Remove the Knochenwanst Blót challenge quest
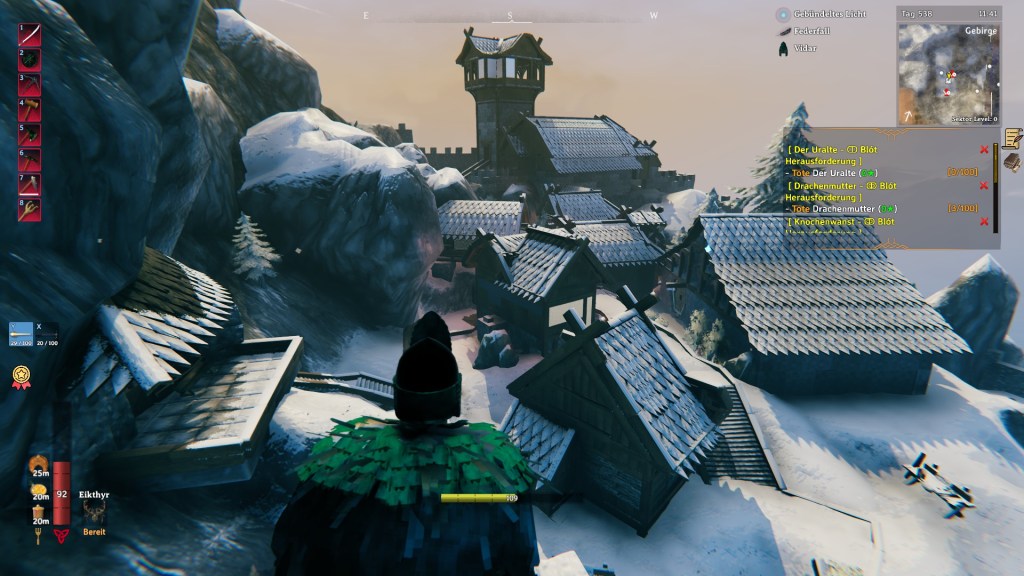 tap(984, 221)
